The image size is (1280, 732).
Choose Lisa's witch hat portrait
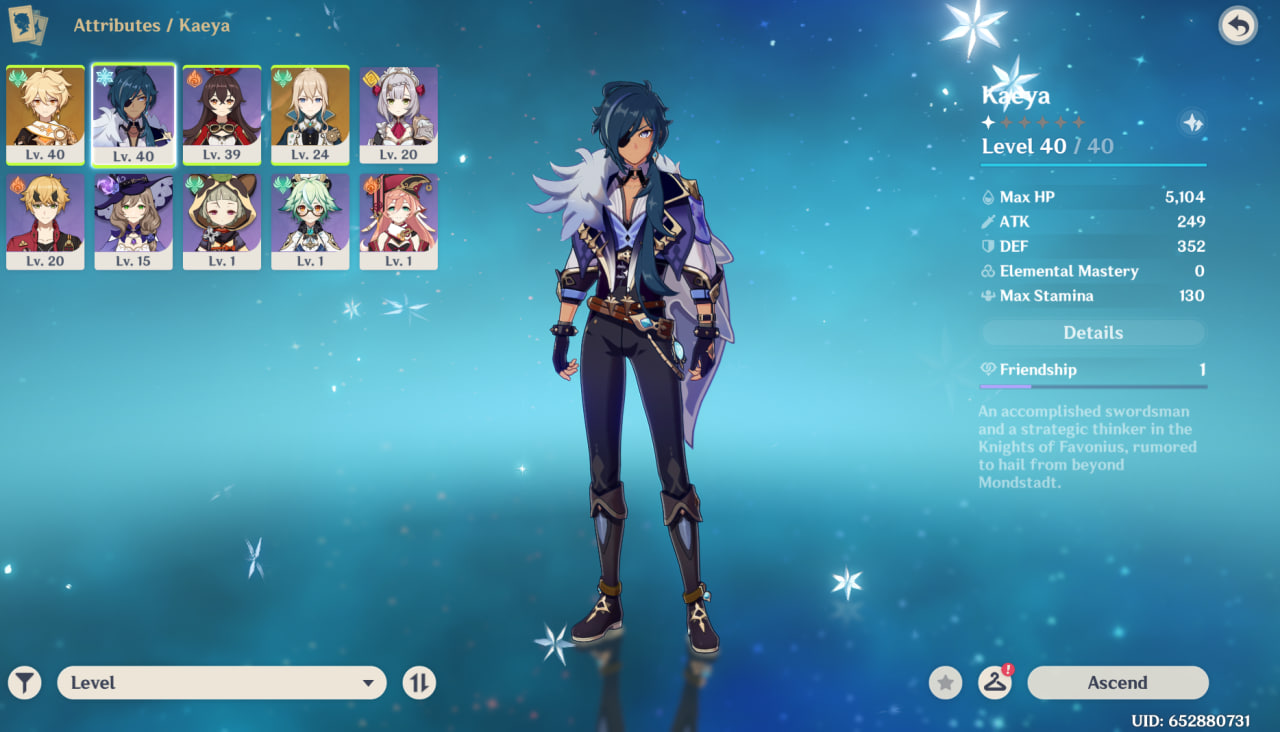coord(133,221)
